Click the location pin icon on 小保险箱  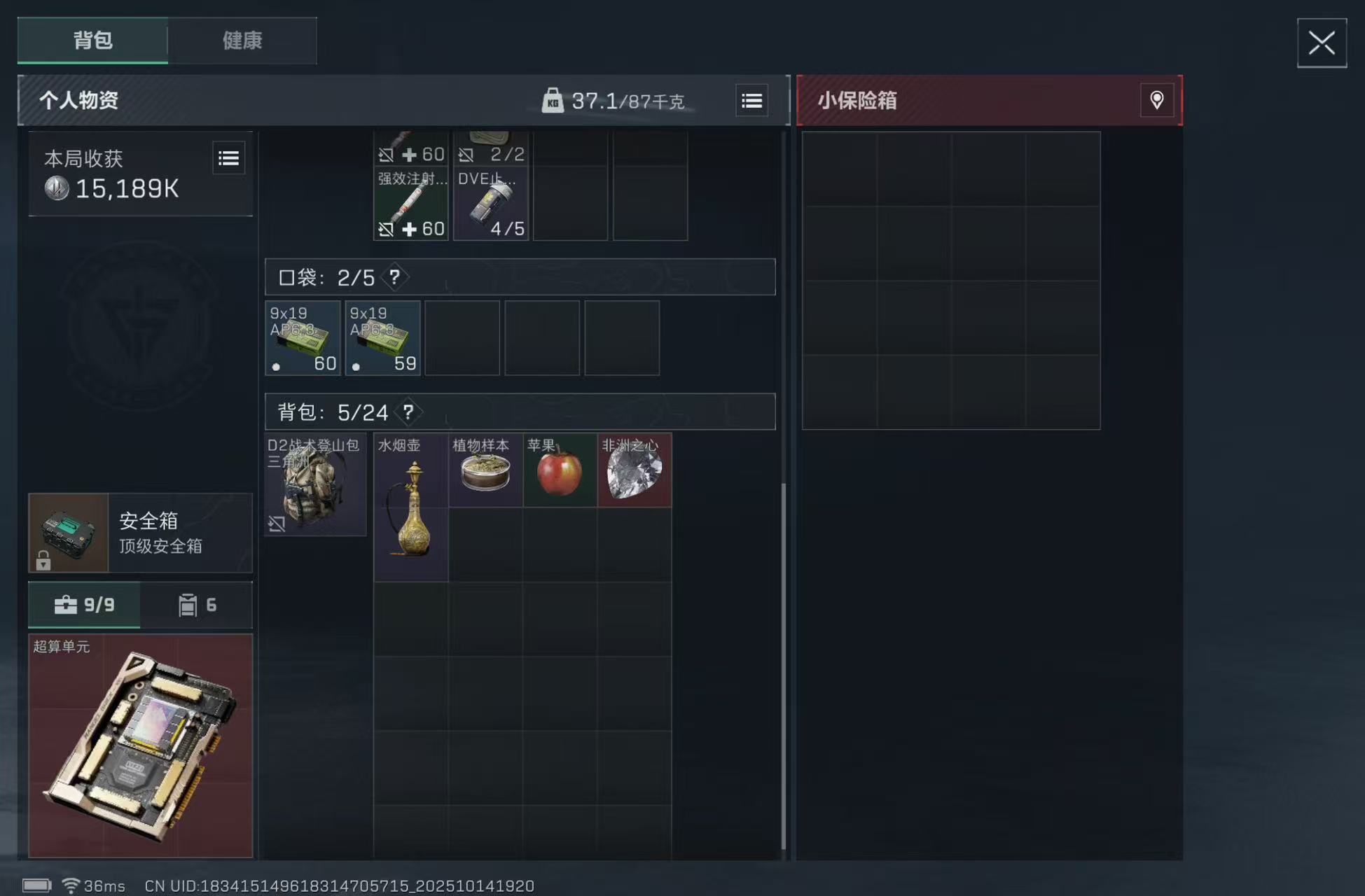point(1156,100)
